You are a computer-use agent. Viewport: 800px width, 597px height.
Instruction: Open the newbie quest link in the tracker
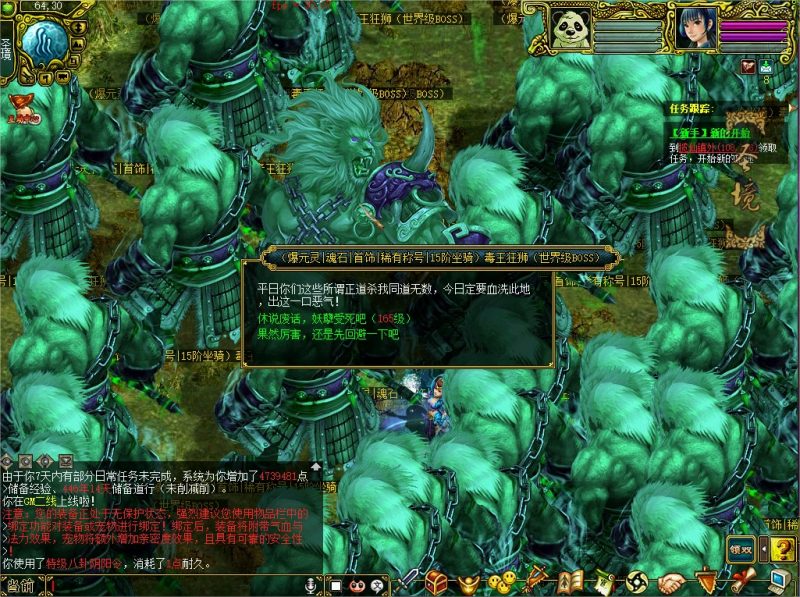click(x=700, y=133)
